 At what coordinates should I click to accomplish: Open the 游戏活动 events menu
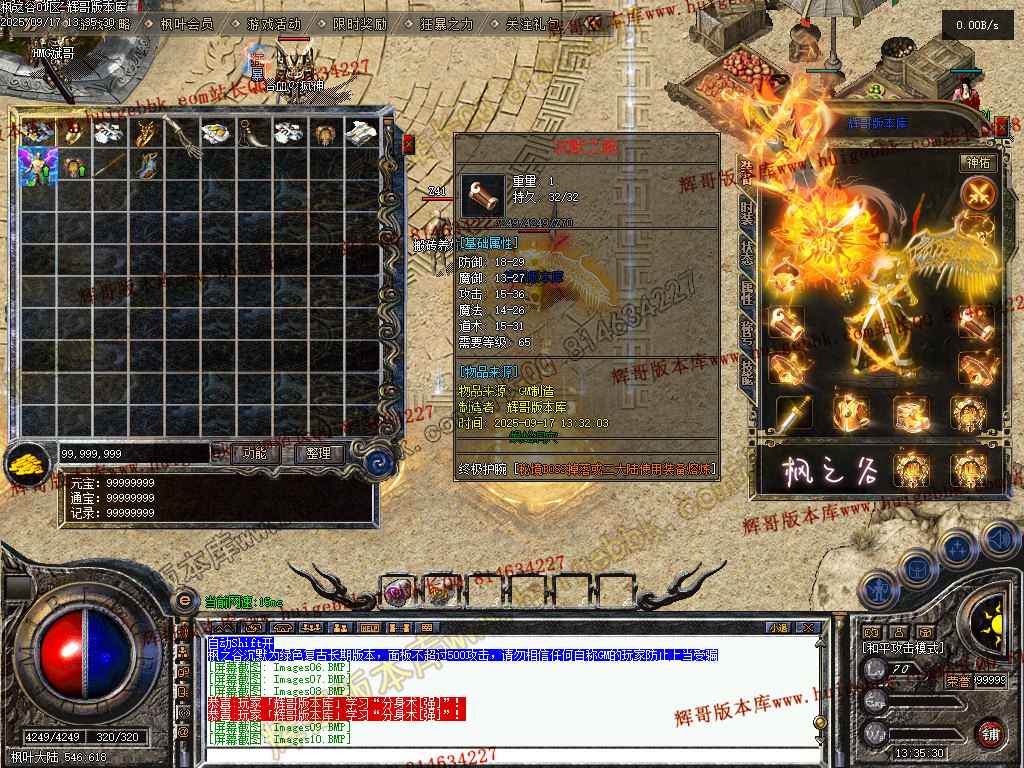coord(273,24)
